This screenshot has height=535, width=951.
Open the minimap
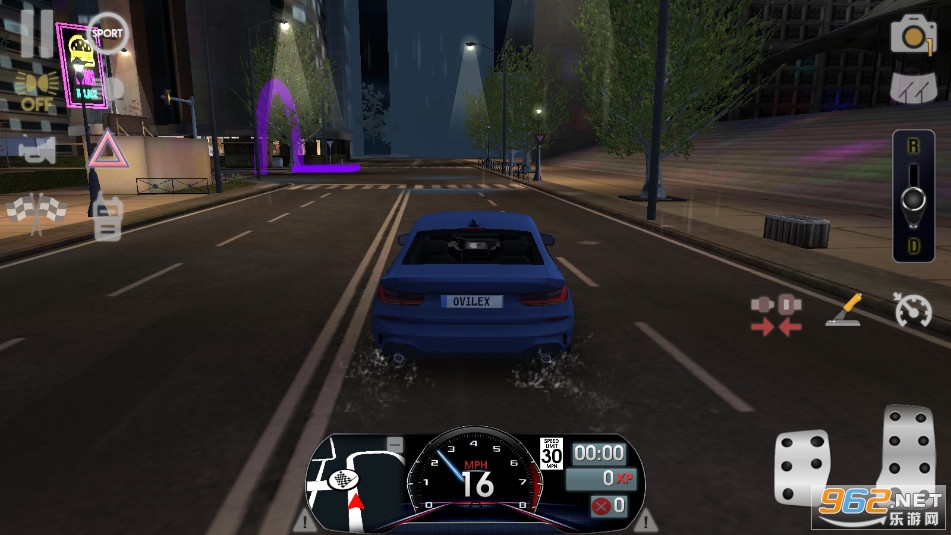(x=352, y=480)
